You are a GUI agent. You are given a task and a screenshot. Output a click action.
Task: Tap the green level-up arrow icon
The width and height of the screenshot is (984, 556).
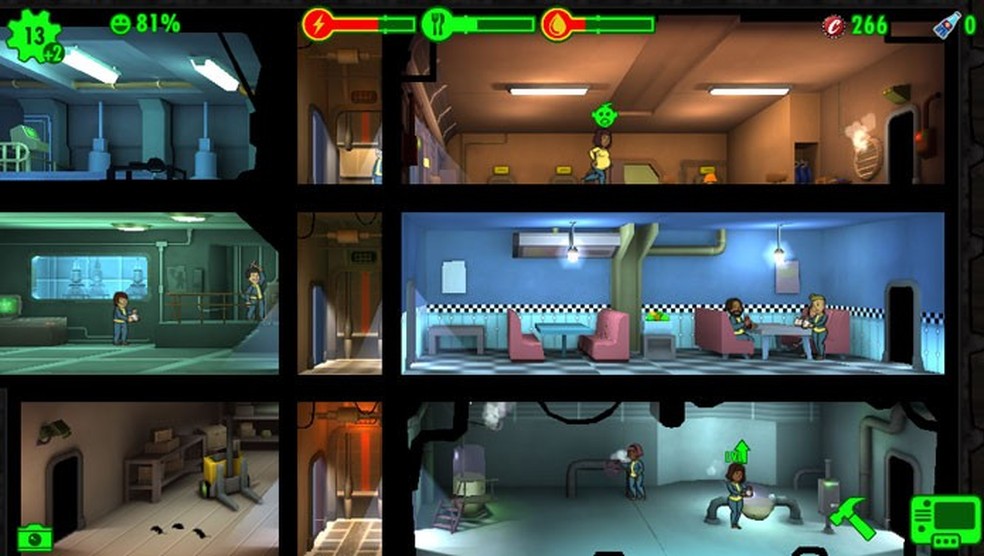click(x=737, y=451)
